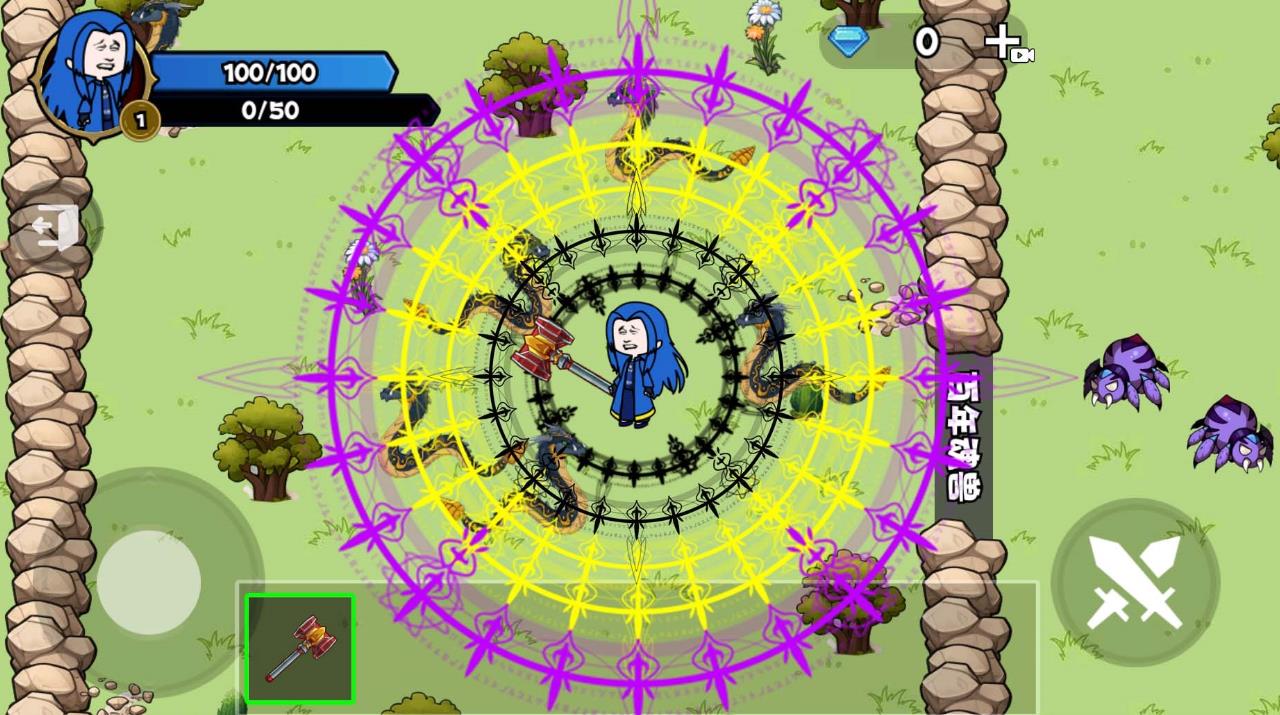1280x715 pixels.
Task: Select the red hammer weapon slot
Action: [x=300, y=649]
